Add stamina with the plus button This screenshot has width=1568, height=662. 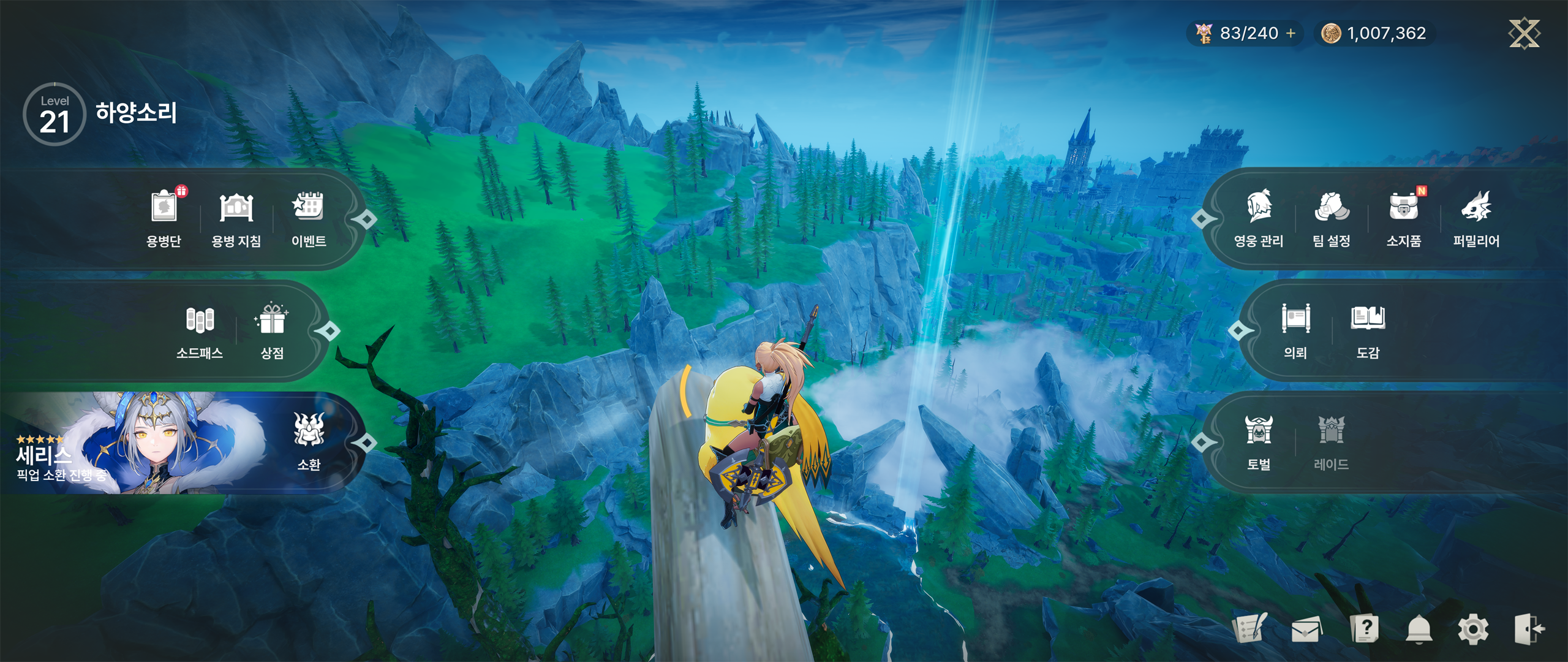(x=1291, y=33)
